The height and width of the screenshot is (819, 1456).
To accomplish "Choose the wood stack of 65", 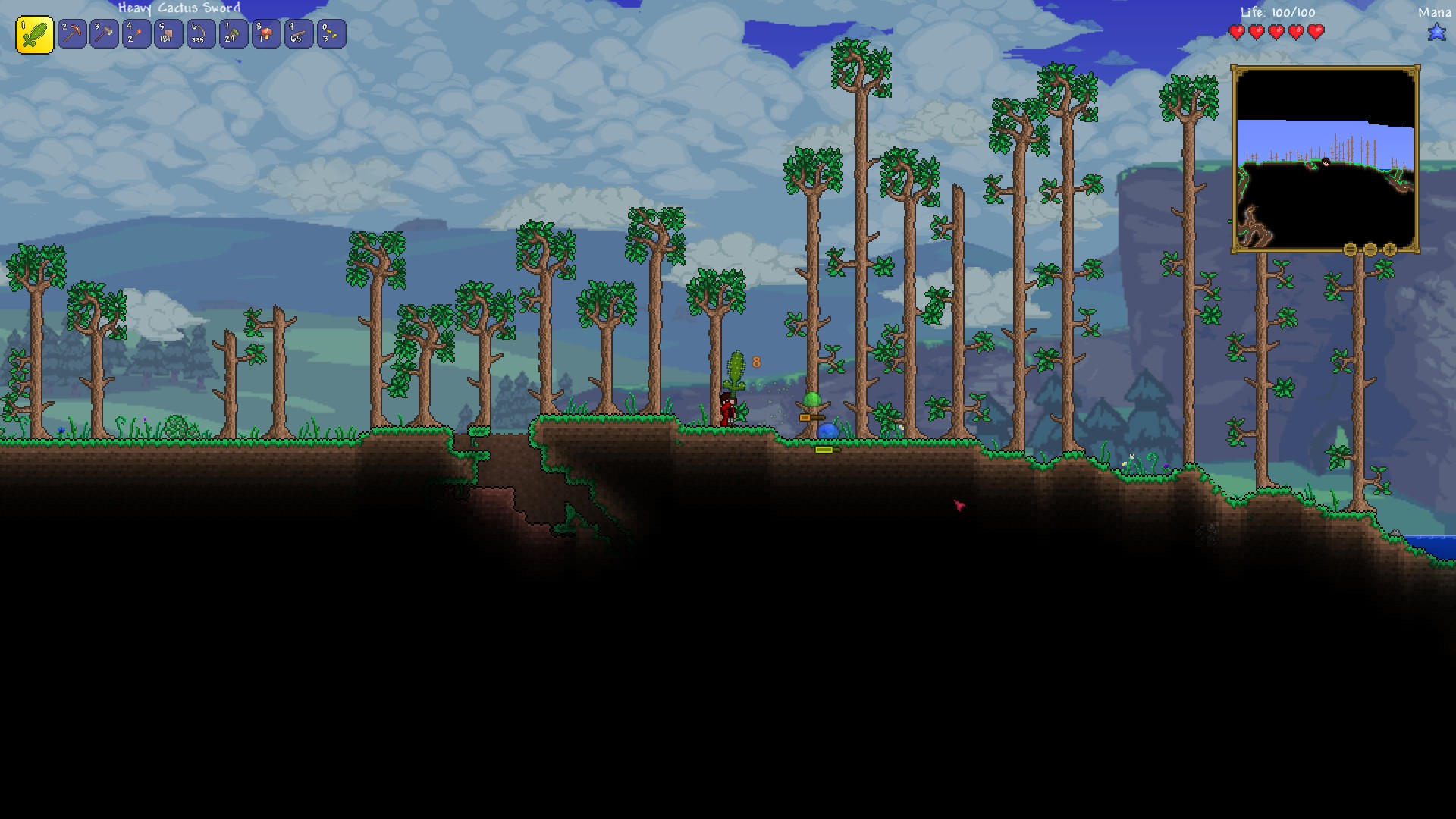I will [x=298, y=34].
